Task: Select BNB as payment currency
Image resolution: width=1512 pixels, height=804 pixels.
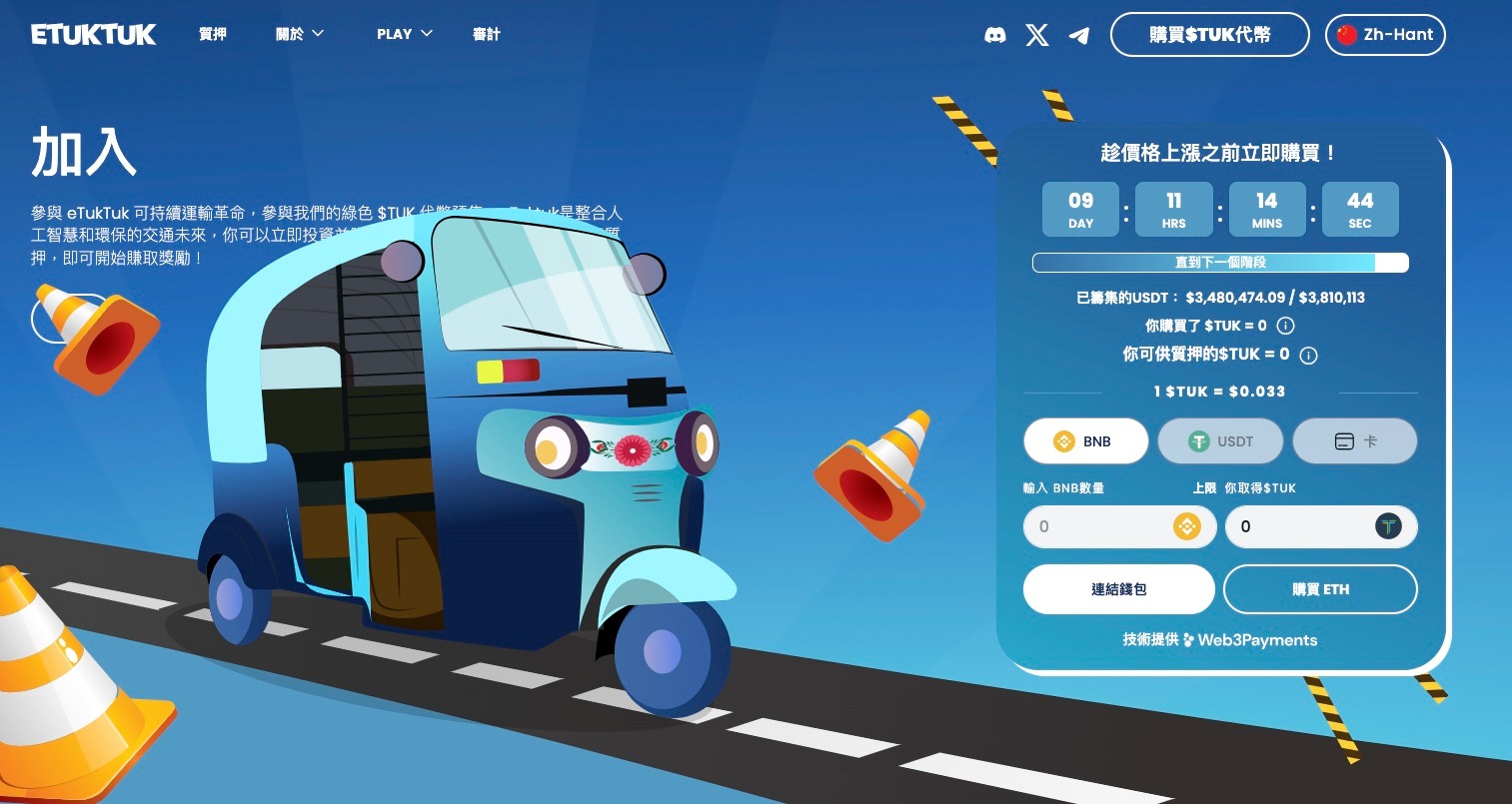Action: tap(1085, 441)
